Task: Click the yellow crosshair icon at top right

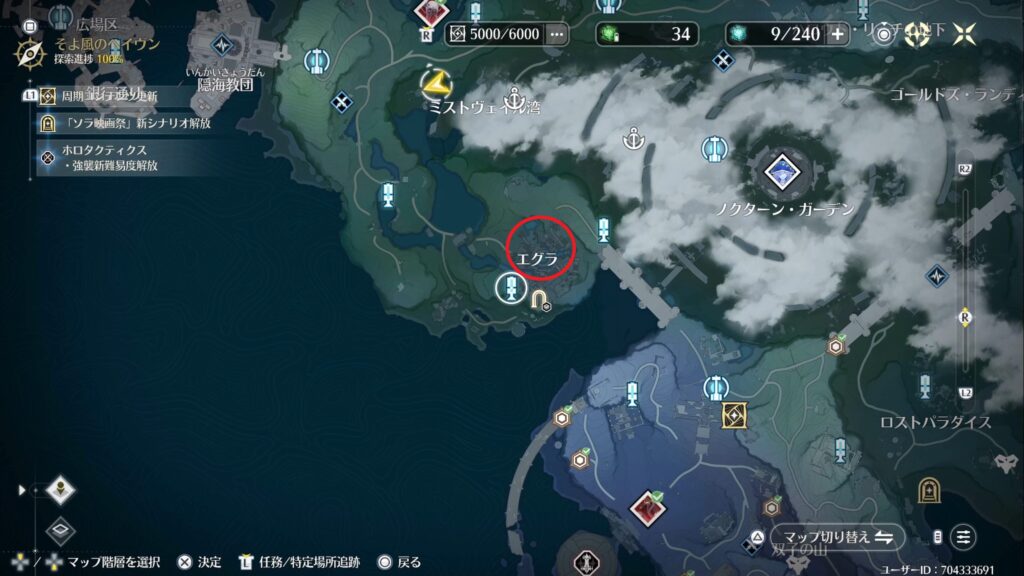Action: tap(917, 34)
